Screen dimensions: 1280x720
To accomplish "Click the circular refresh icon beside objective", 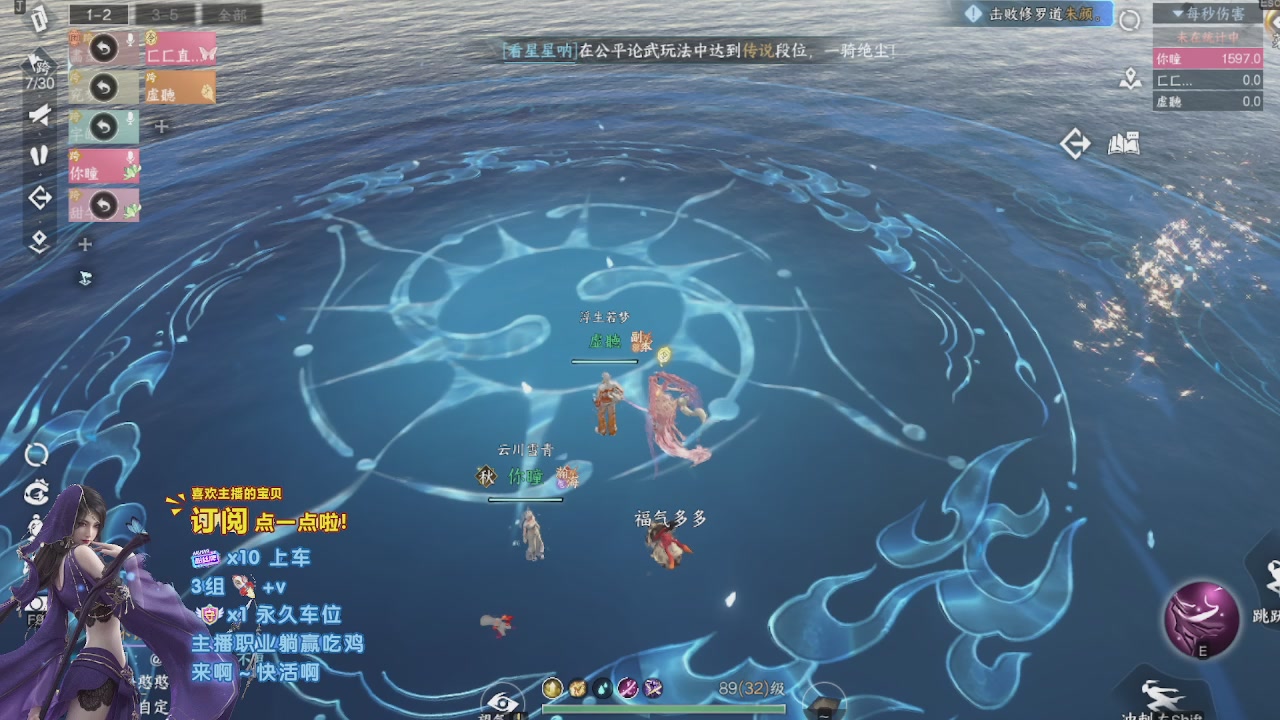I will [x=1129, y=20].
